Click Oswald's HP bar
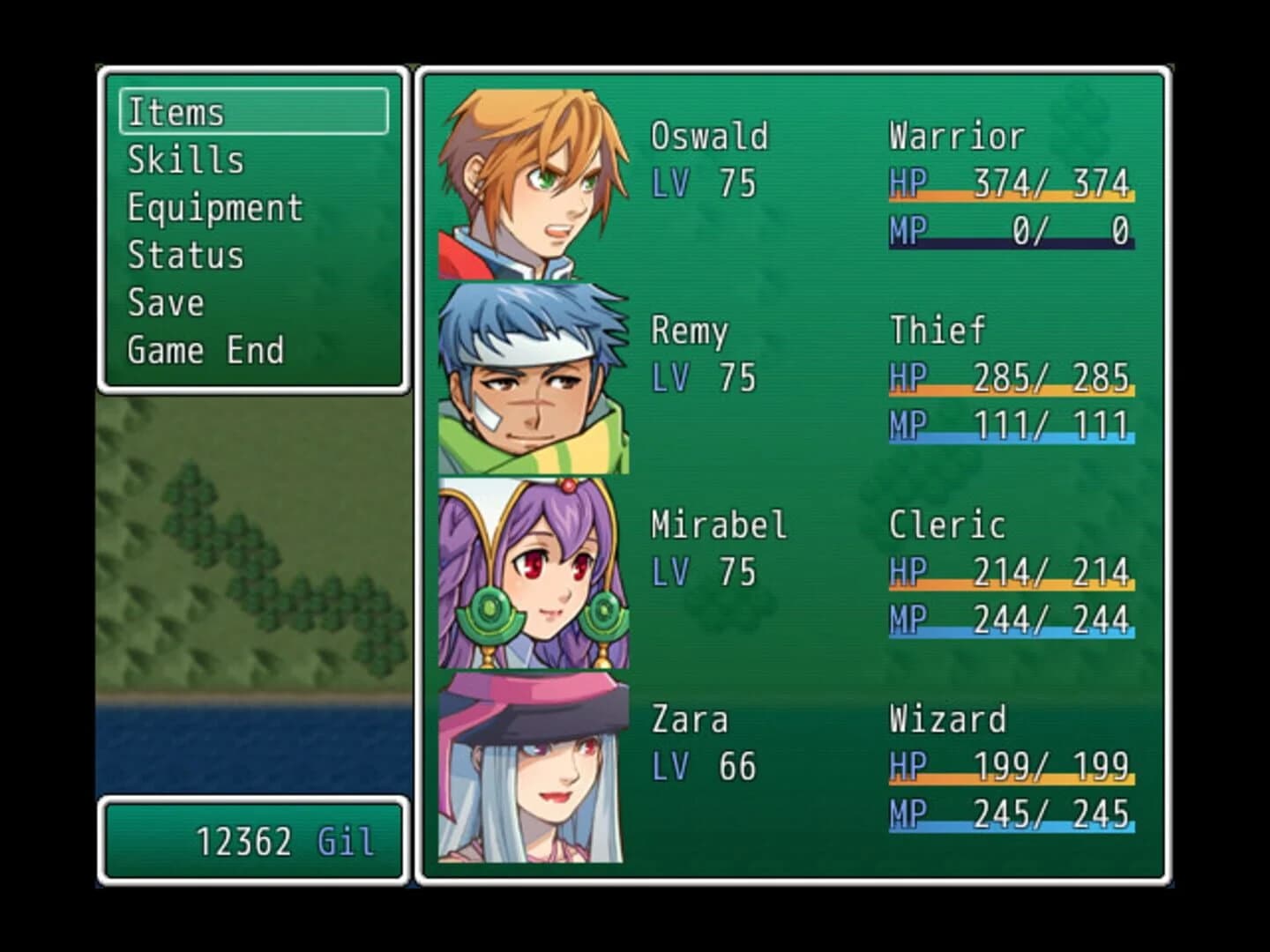Screen dimensions: 1270x952 click(x=1012, y=187)
